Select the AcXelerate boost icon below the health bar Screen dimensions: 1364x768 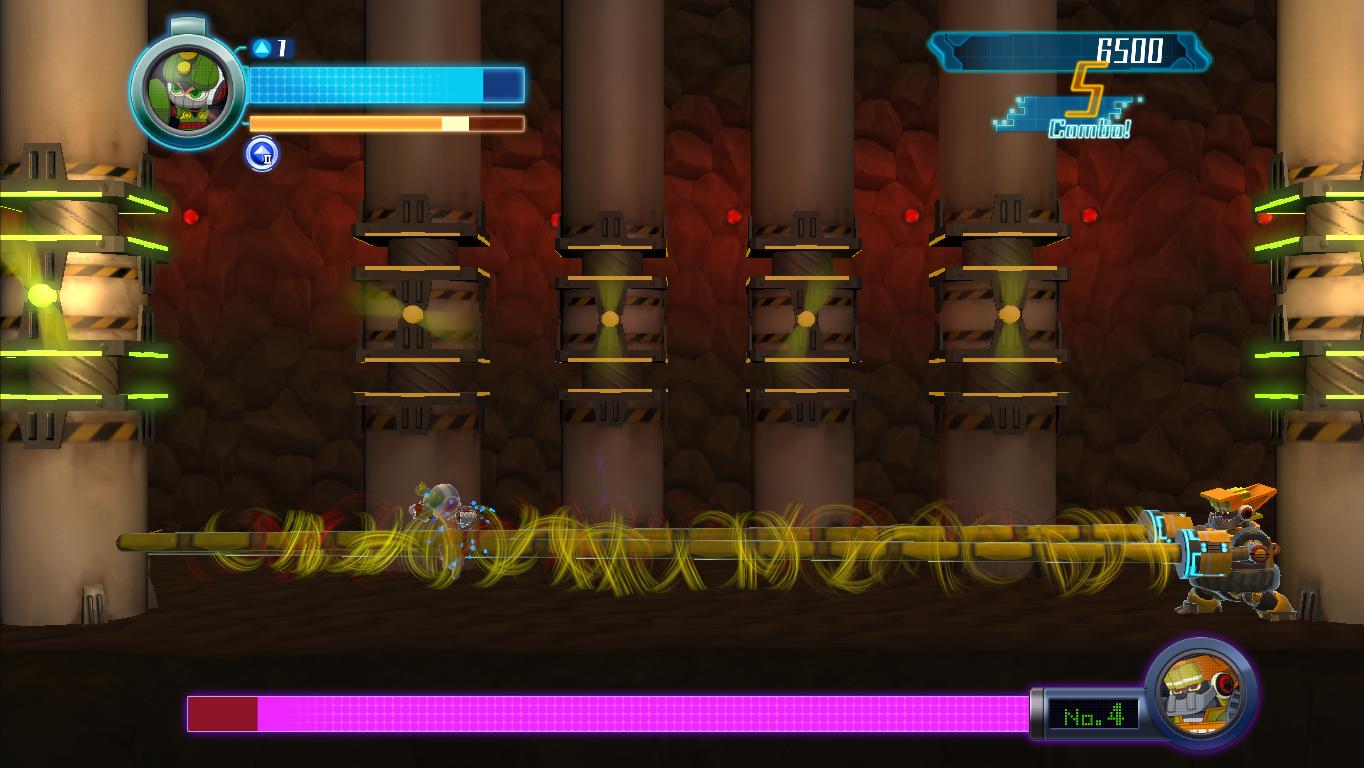tap(262, 155)
